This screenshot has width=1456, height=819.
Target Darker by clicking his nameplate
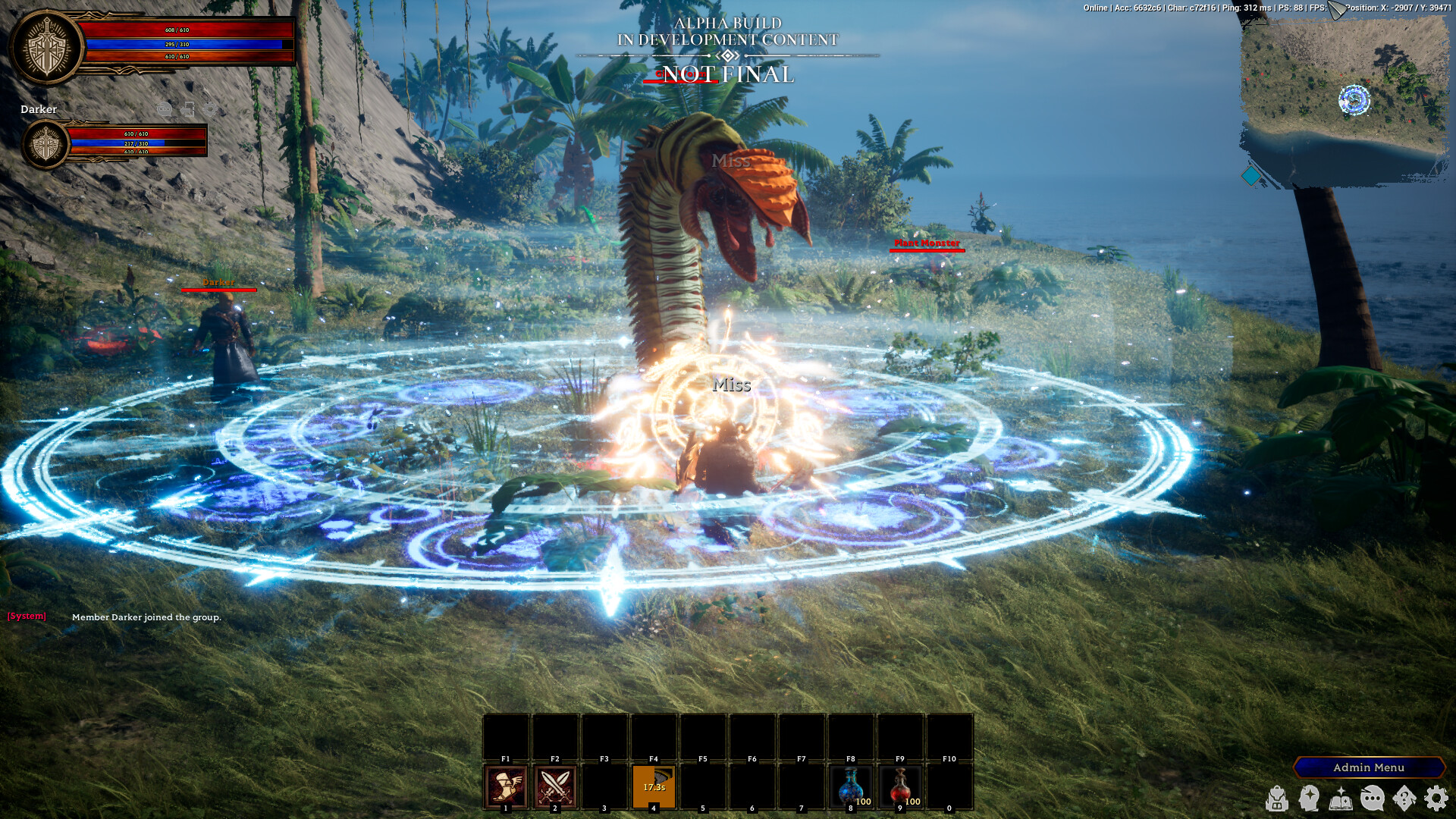(218, 282)
